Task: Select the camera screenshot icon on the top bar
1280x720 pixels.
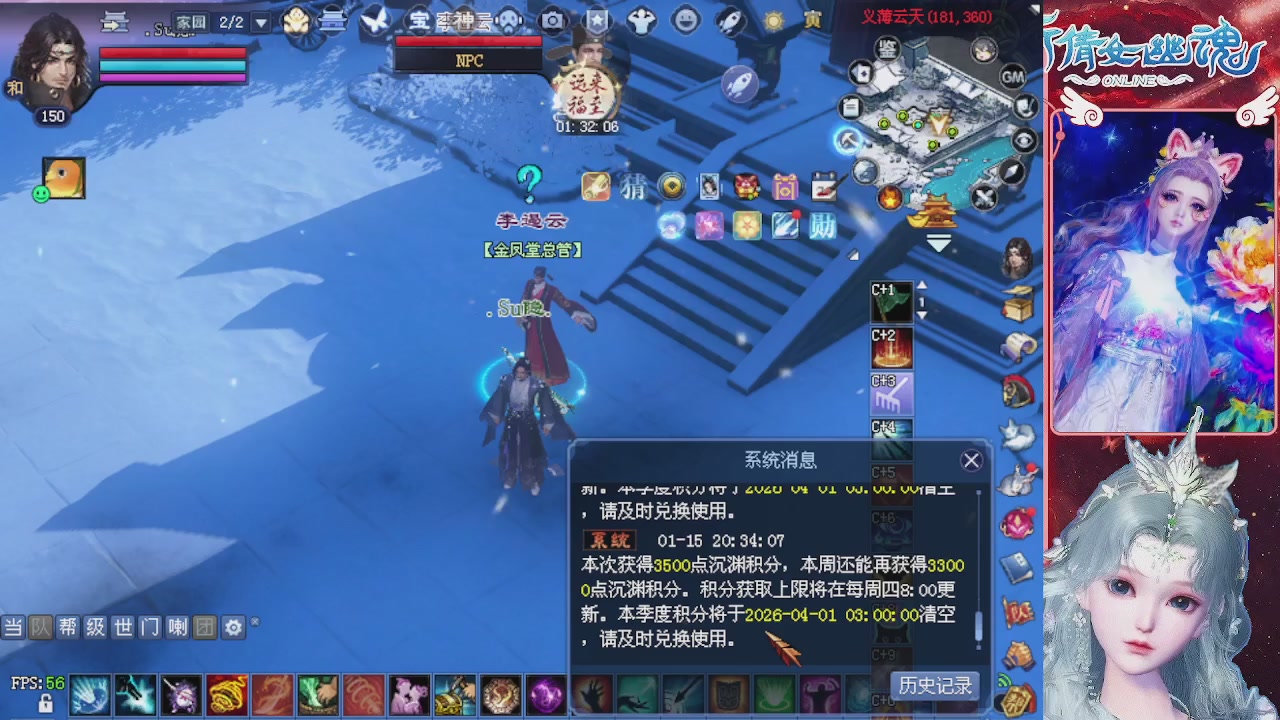Action: (x=551, y=20)
